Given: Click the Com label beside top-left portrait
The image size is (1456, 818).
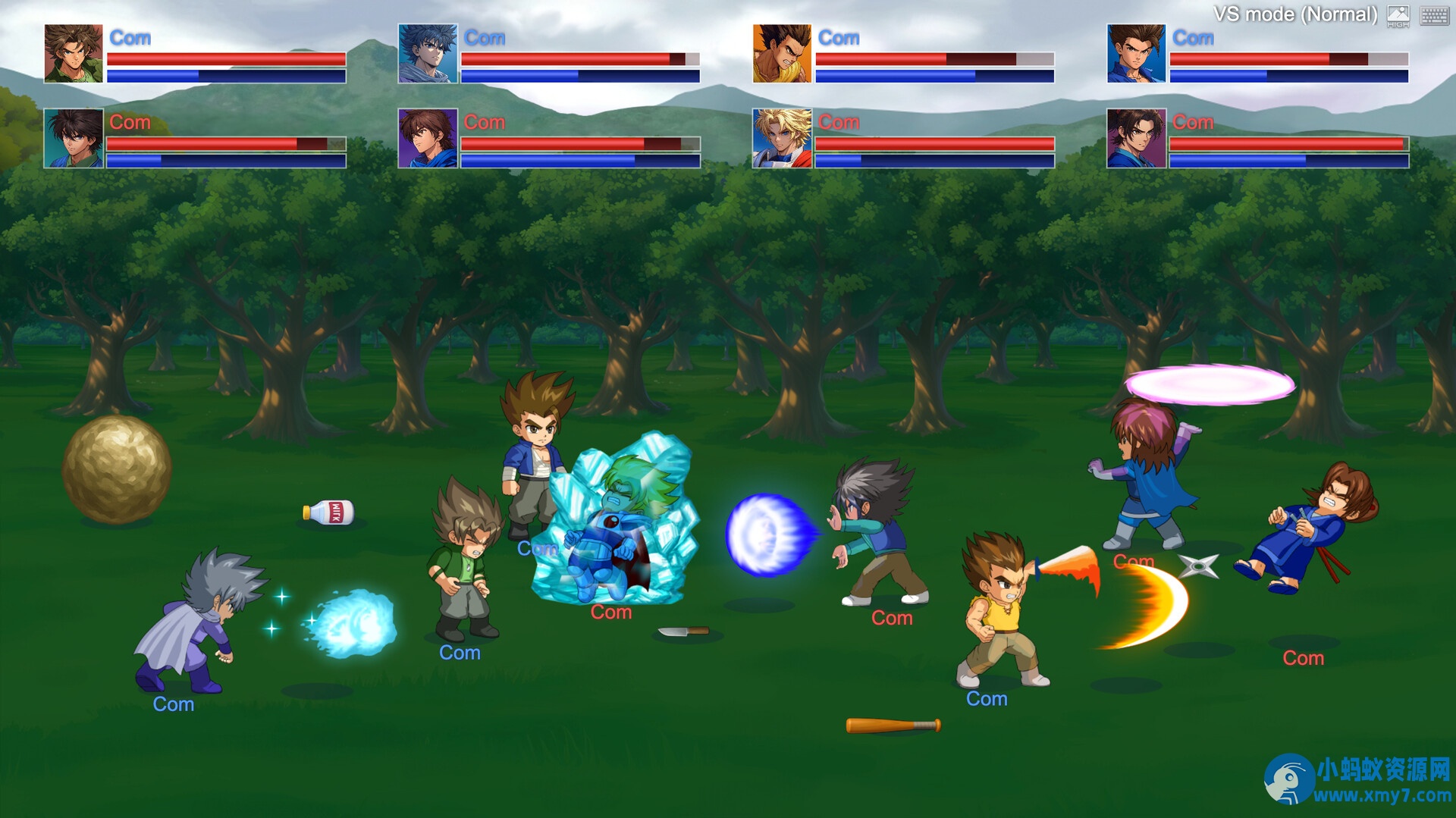Looking at the screenshot, I should (129, 37).
